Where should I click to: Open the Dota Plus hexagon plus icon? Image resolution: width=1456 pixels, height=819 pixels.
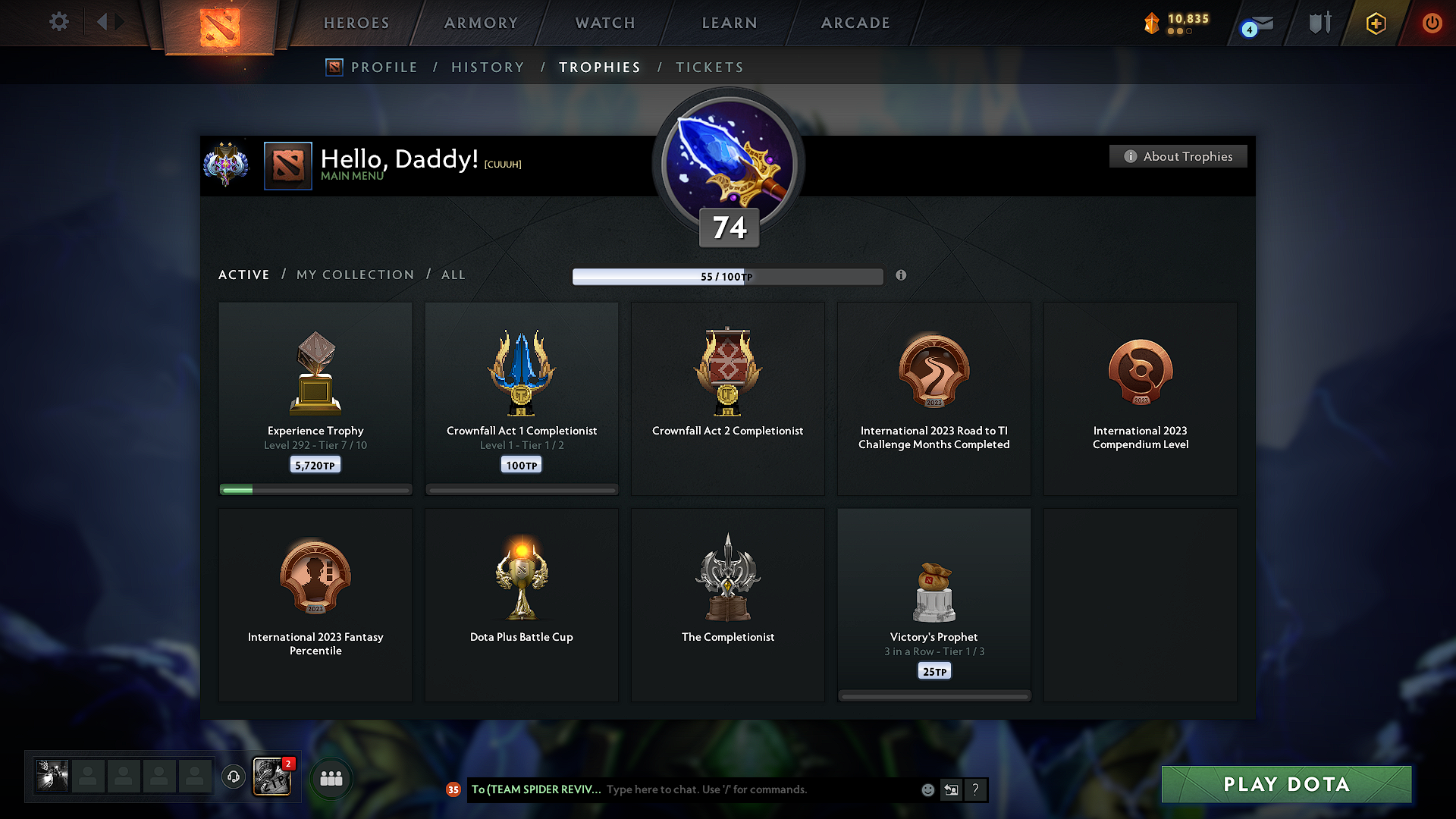click(1375, 23)
